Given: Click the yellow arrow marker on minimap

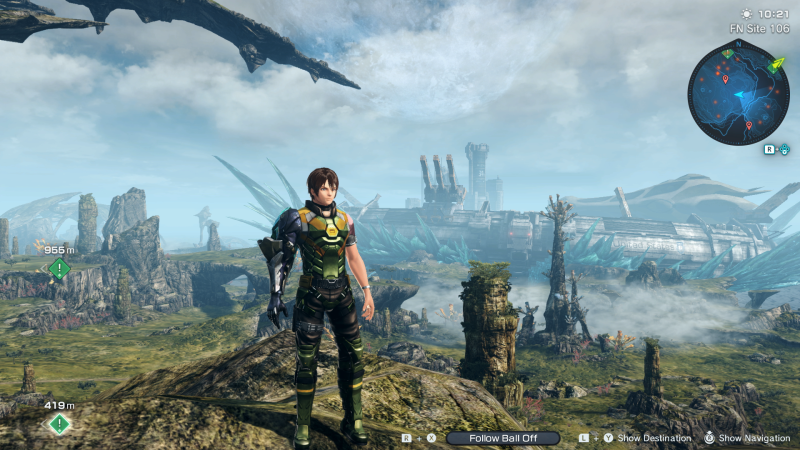Looking at the screenshot, I should point(776,65).
